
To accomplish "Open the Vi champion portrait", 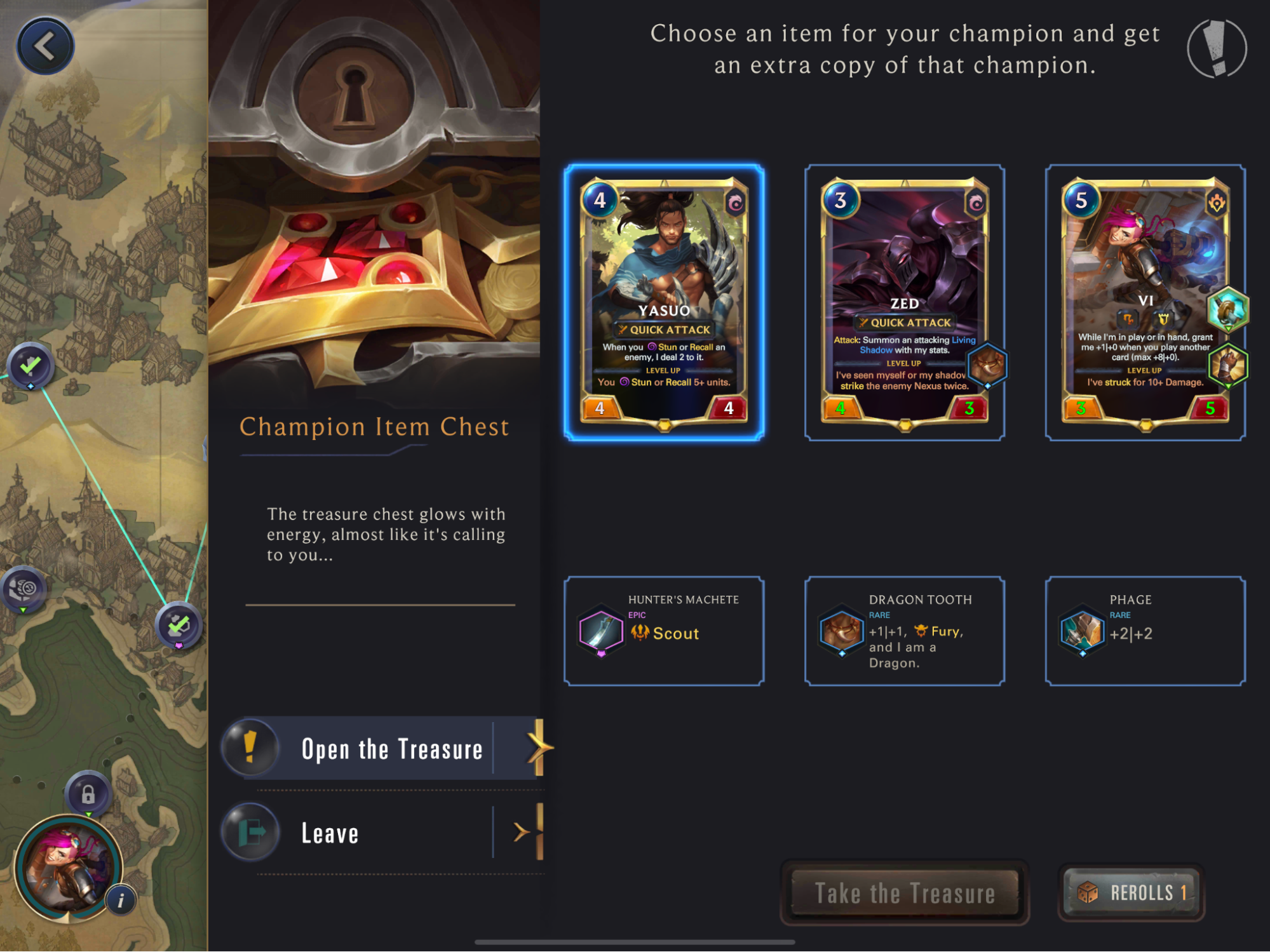I will [x=67, y=867].
